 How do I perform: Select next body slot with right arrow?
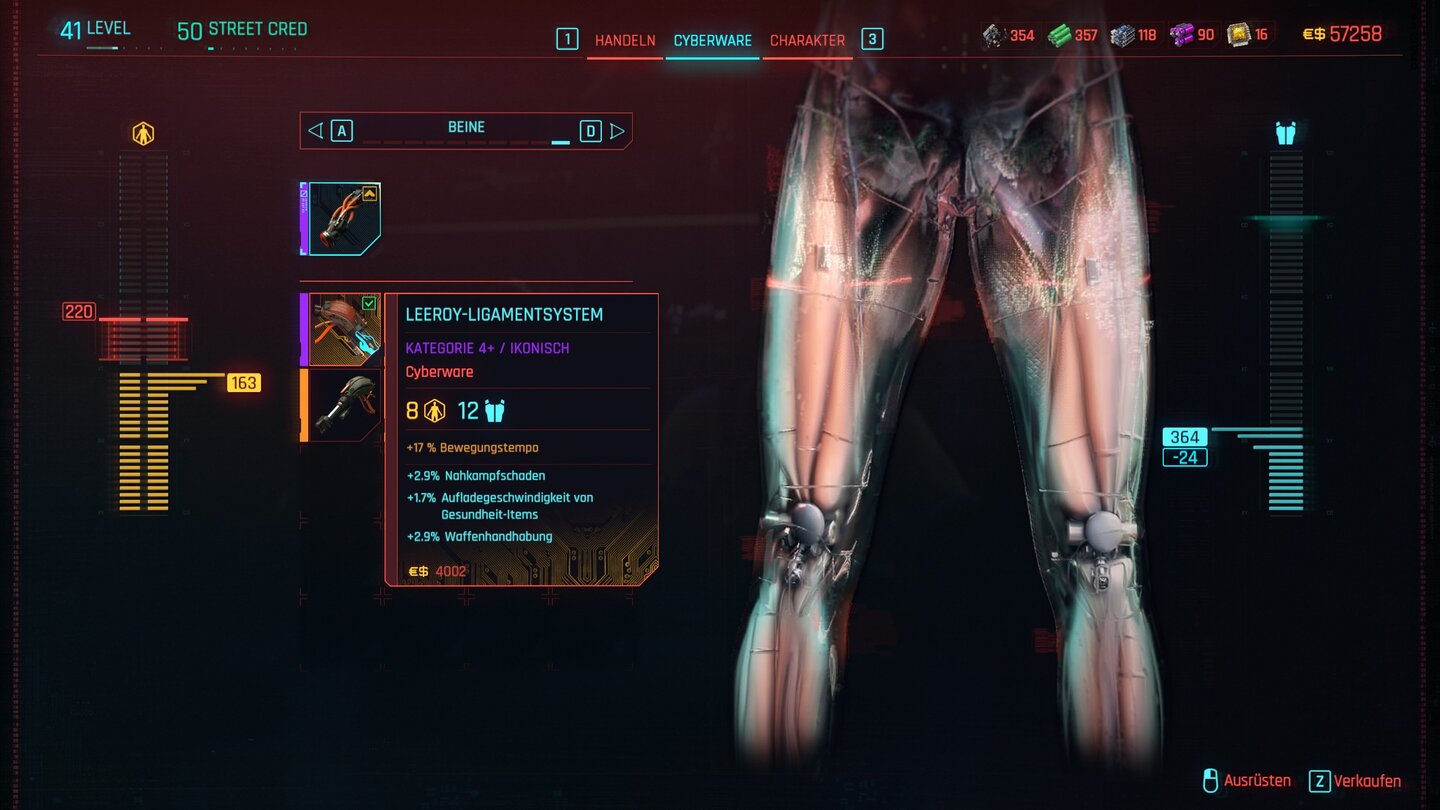click(x=617, y=131)
